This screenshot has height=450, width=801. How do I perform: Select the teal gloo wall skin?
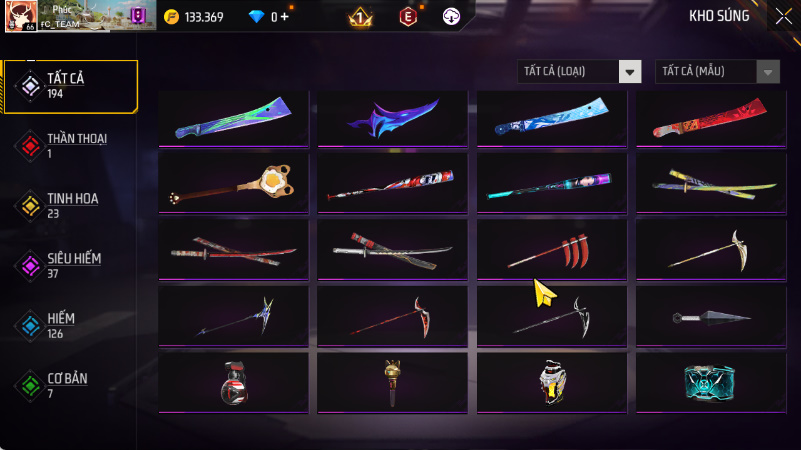[711, 382]
